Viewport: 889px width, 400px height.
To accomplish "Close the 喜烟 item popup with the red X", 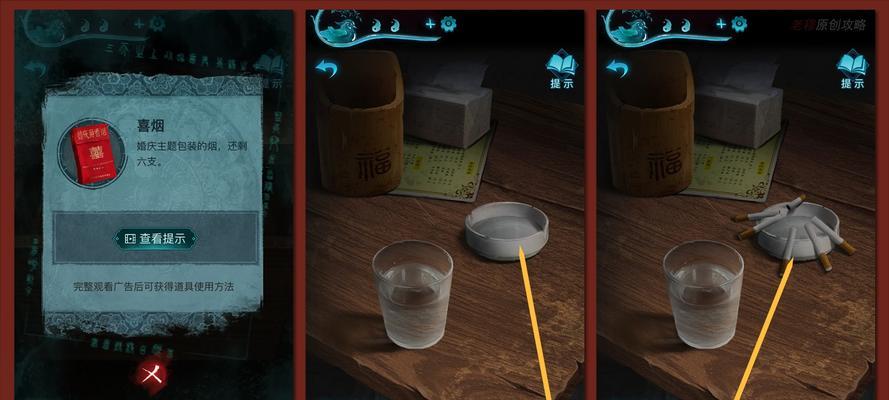I will [153, 372].
